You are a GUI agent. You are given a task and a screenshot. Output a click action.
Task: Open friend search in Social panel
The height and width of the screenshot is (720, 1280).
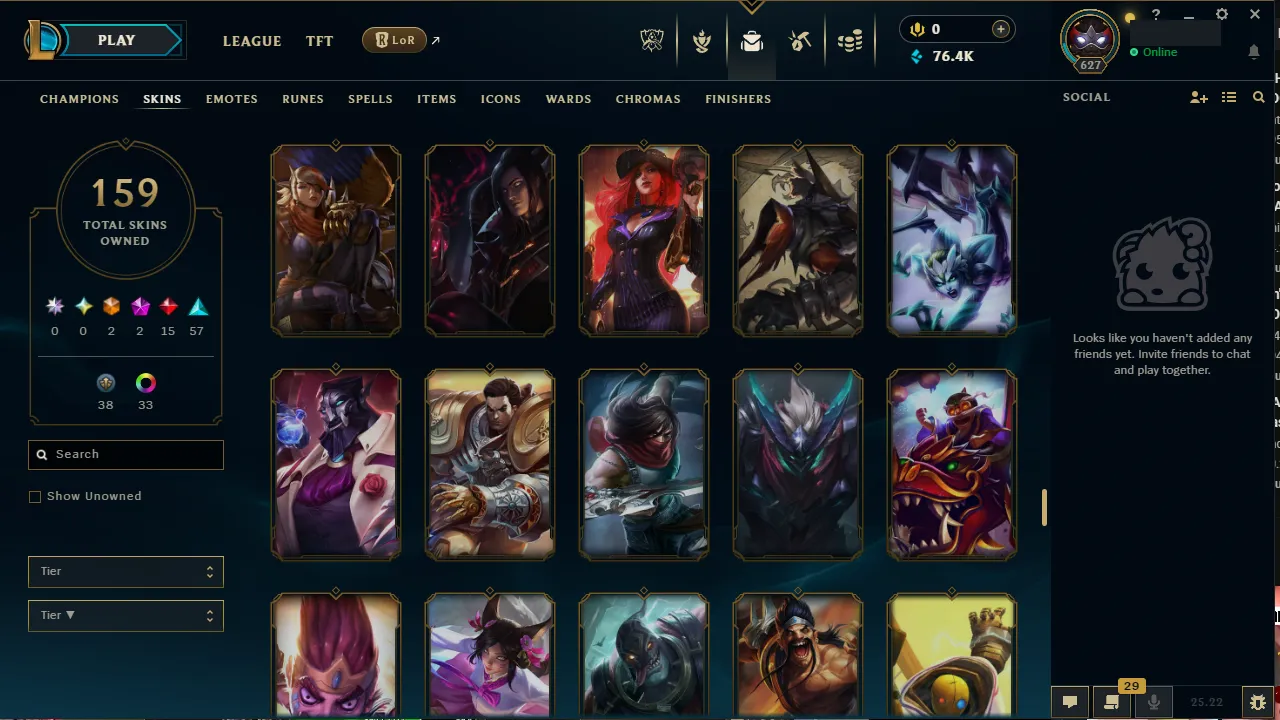(1258, 97)
